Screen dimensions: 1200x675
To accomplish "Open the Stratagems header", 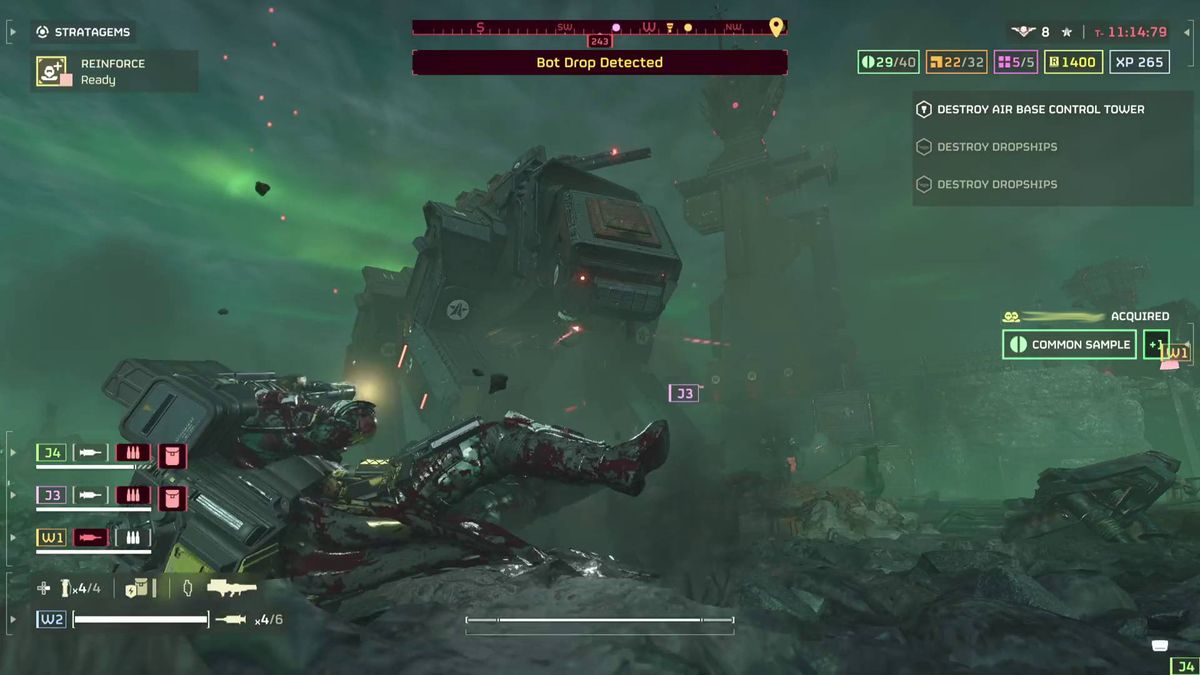I will pos(85,32).
